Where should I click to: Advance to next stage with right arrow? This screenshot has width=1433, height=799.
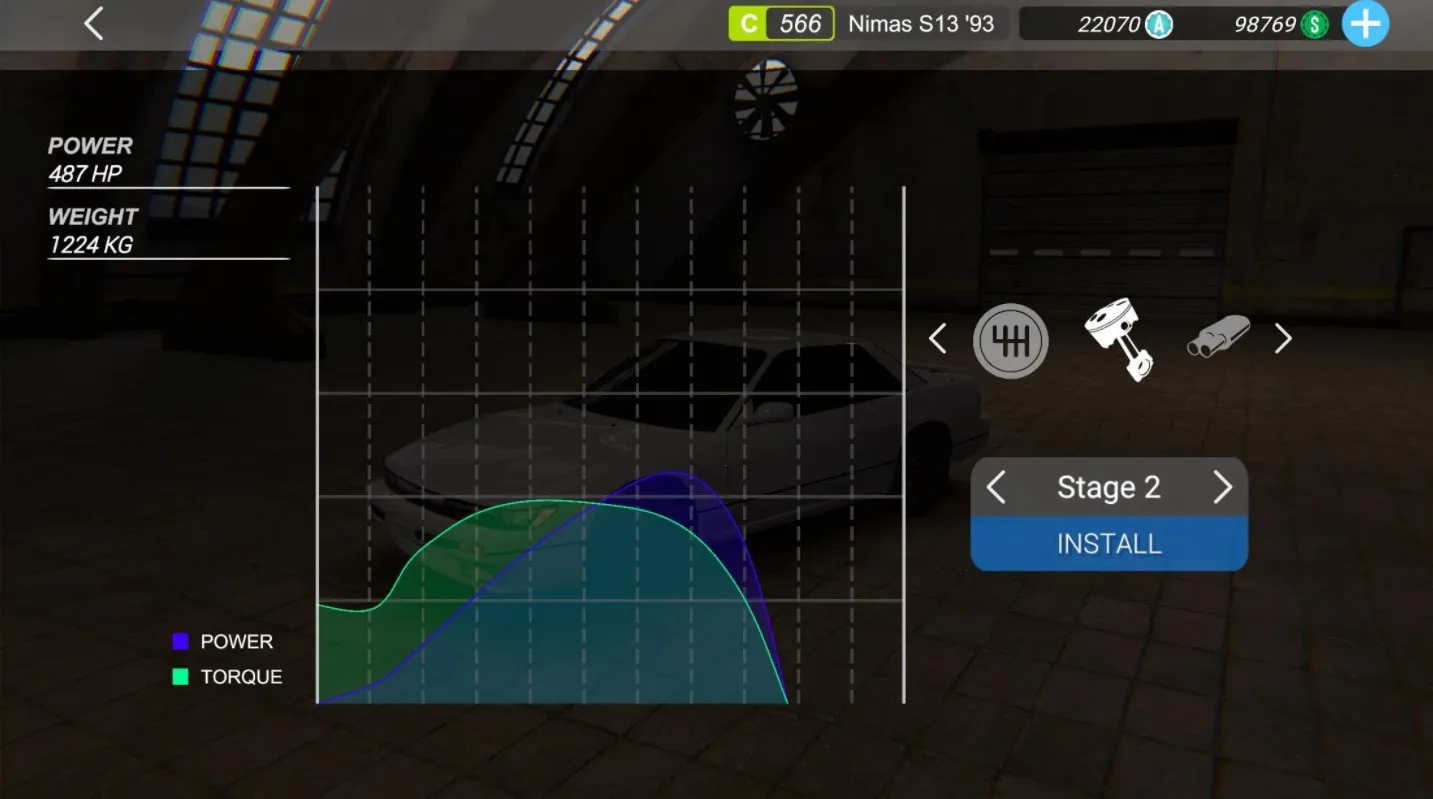[x=1223, y=487]
